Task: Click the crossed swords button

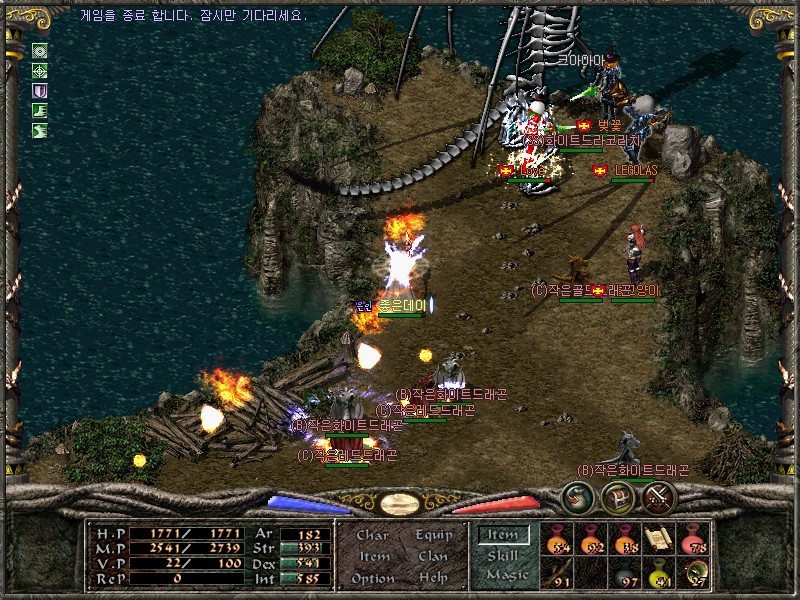Action: pyautogui.click(x=659, y=497)
